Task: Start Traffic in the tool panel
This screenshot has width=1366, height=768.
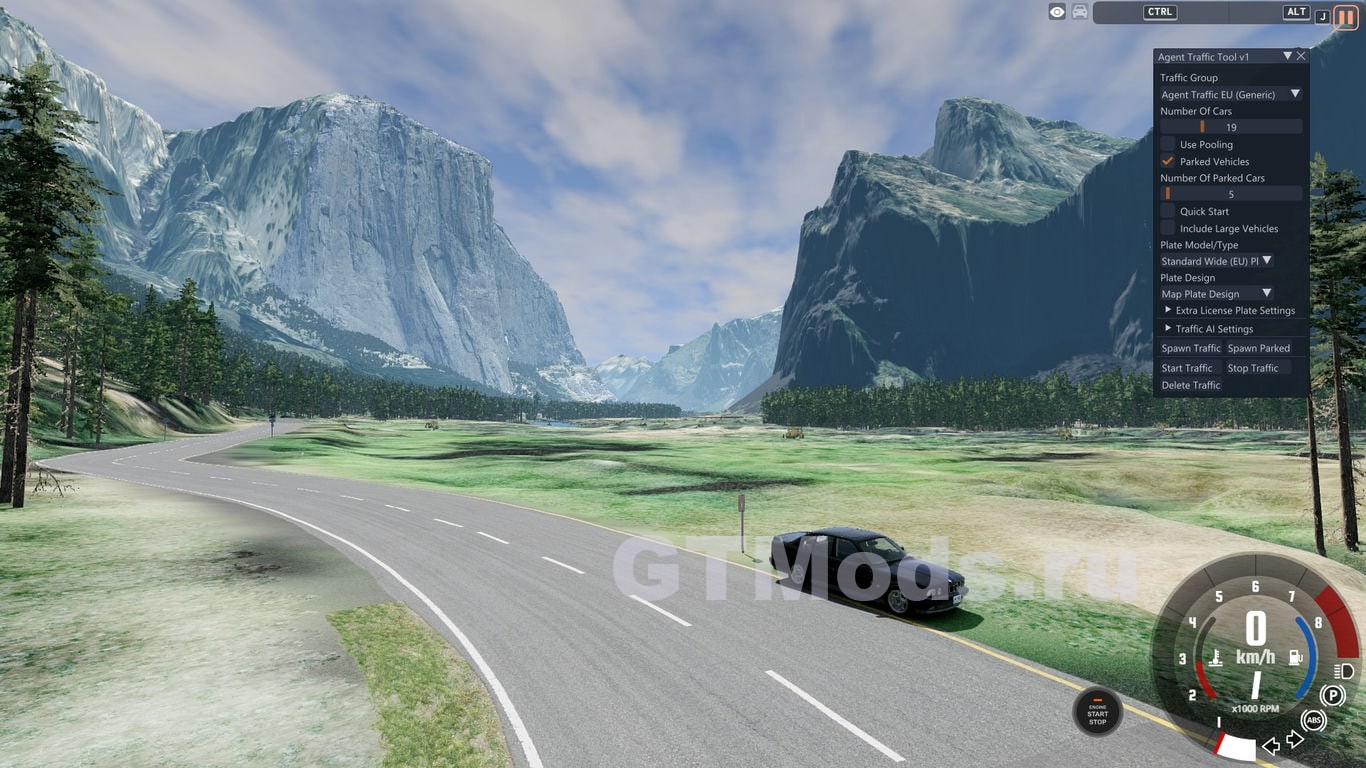Action: tap(1186, 368)
